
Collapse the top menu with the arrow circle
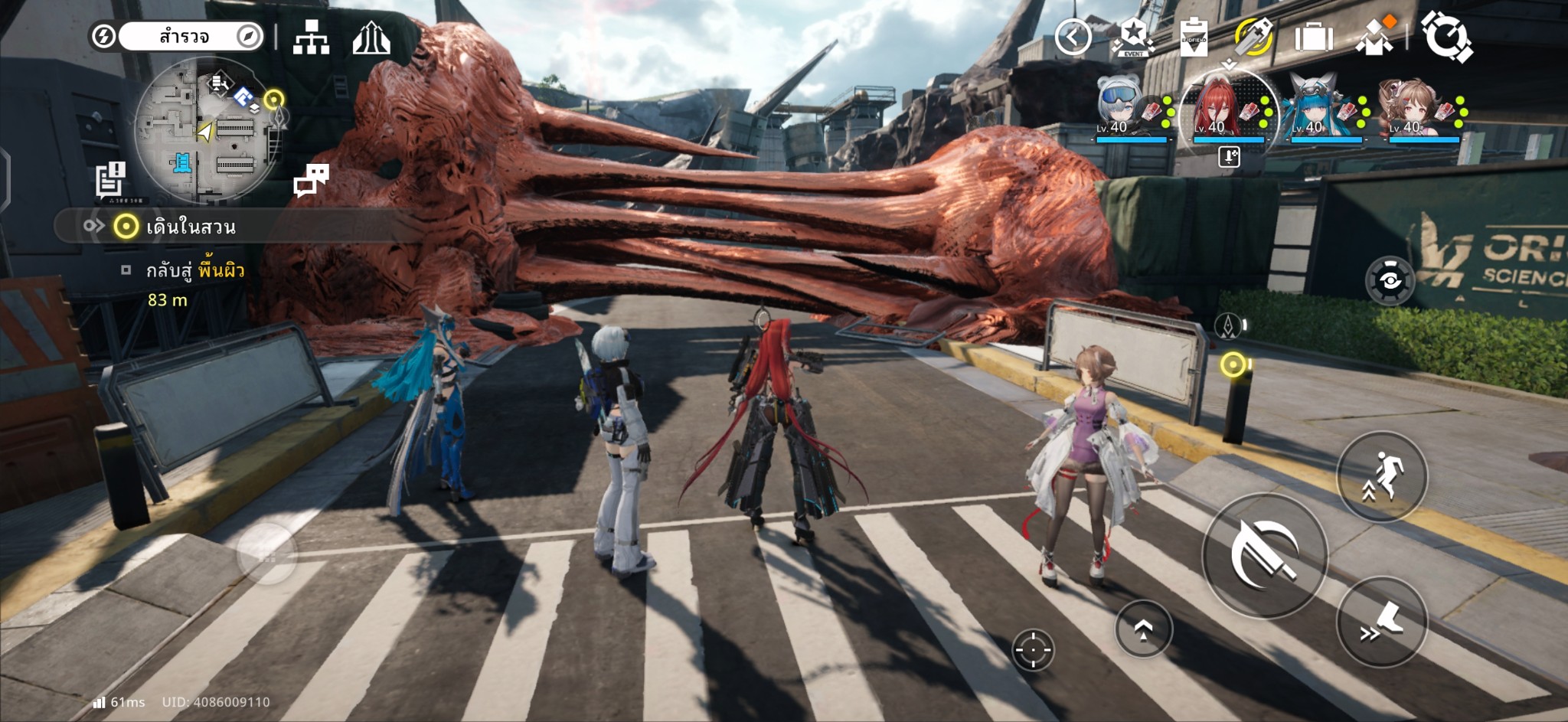(1073, 37)
